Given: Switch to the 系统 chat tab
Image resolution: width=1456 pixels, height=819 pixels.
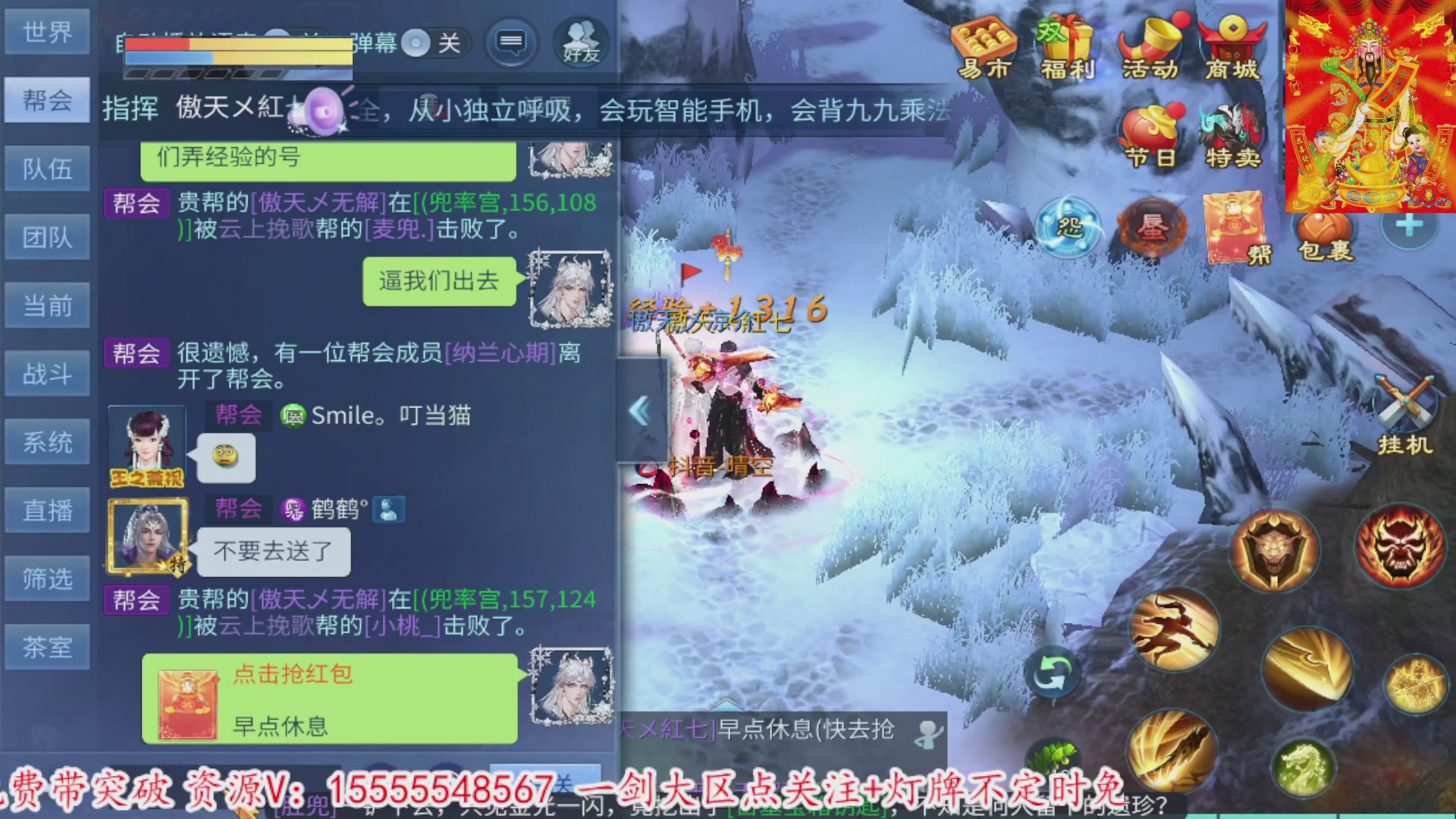Looking at the screenshot, I should point(47,441).
